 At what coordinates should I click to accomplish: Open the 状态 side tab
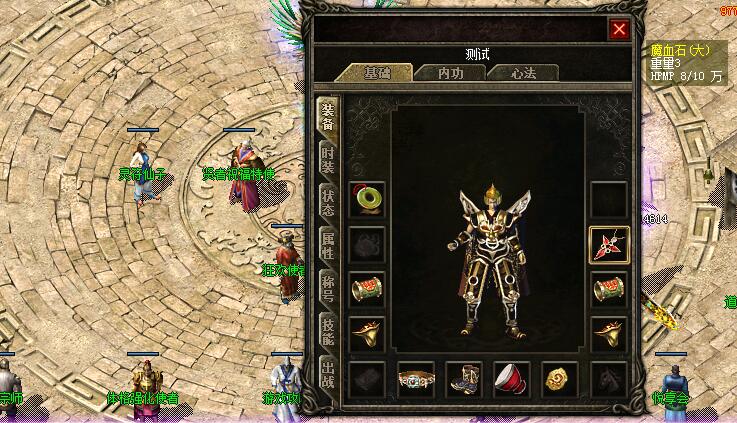327,201
